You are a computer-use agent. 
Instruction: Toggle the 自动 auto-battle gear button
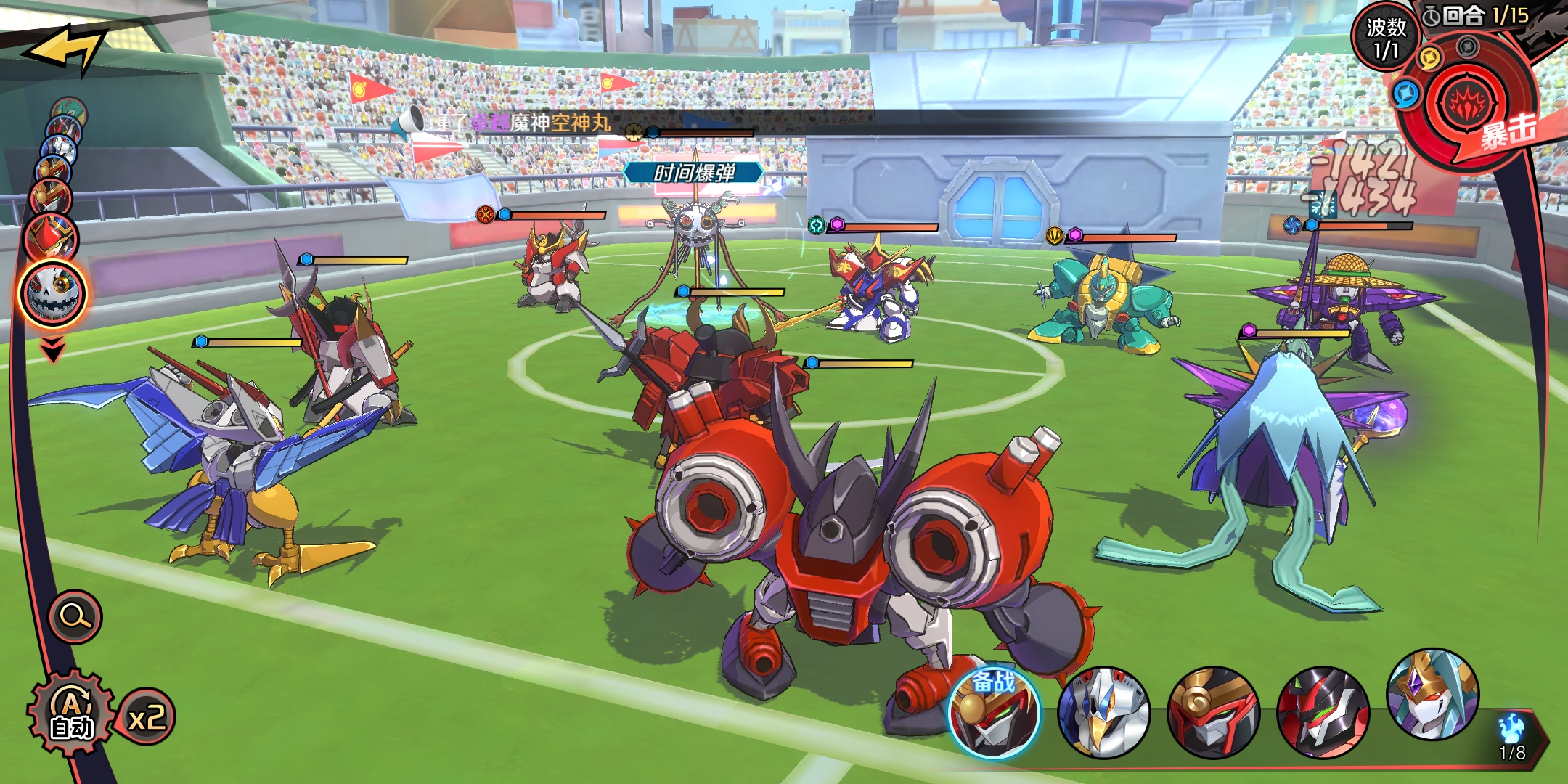point(71,714)
